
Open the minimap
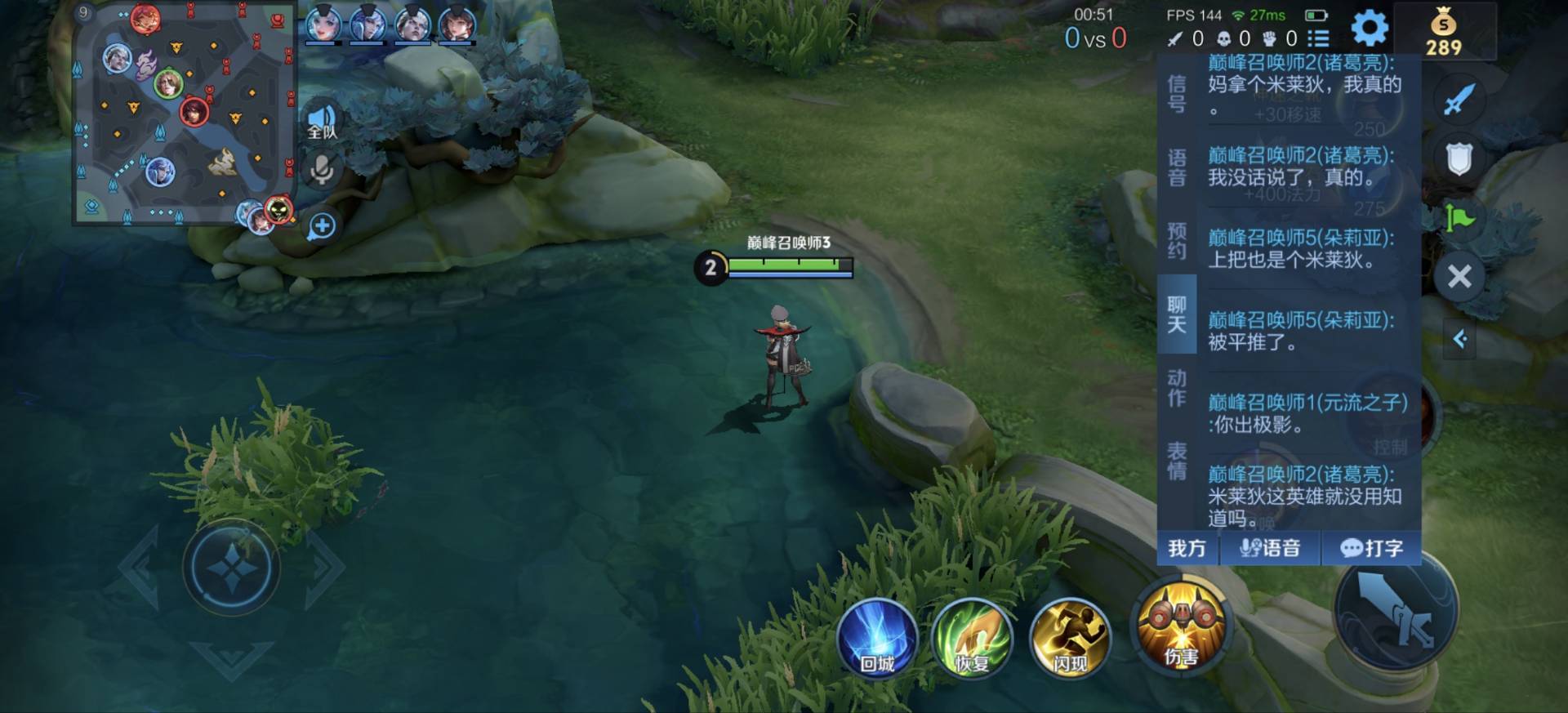[184, 114]
